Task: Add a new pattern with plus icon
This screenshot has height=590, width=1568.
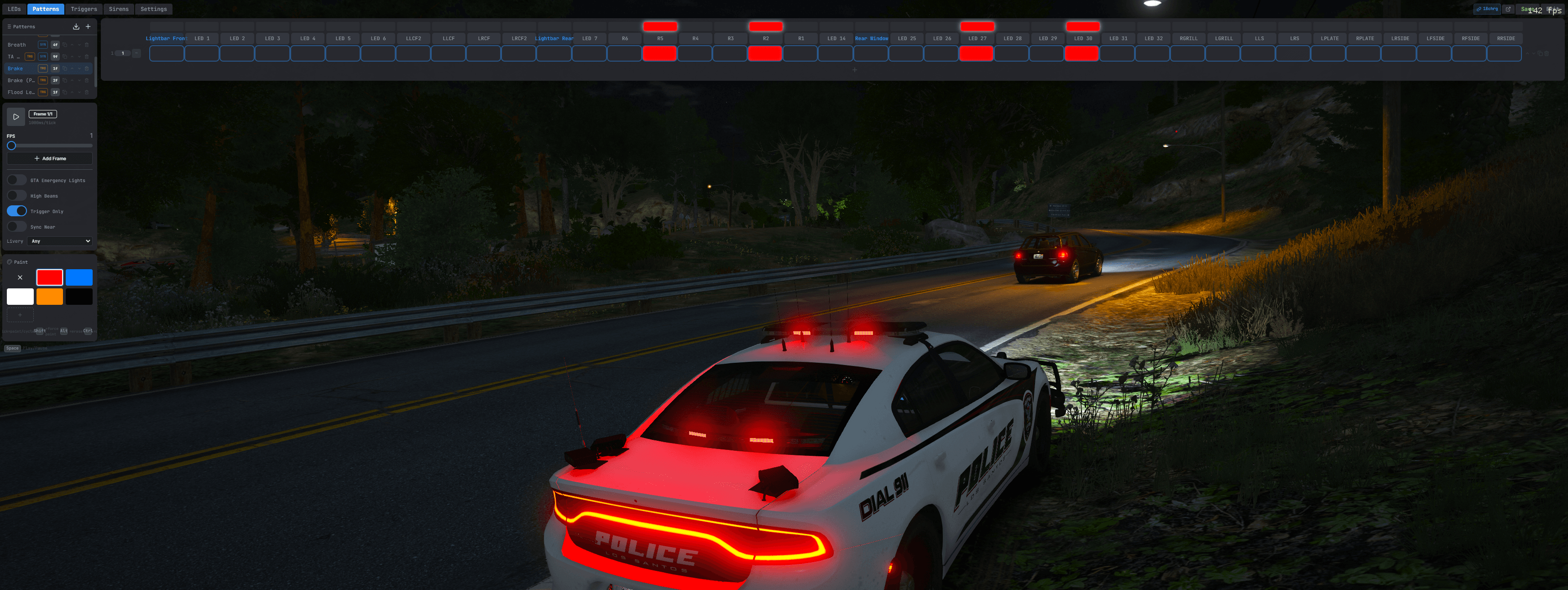Action: pos(88,27)
